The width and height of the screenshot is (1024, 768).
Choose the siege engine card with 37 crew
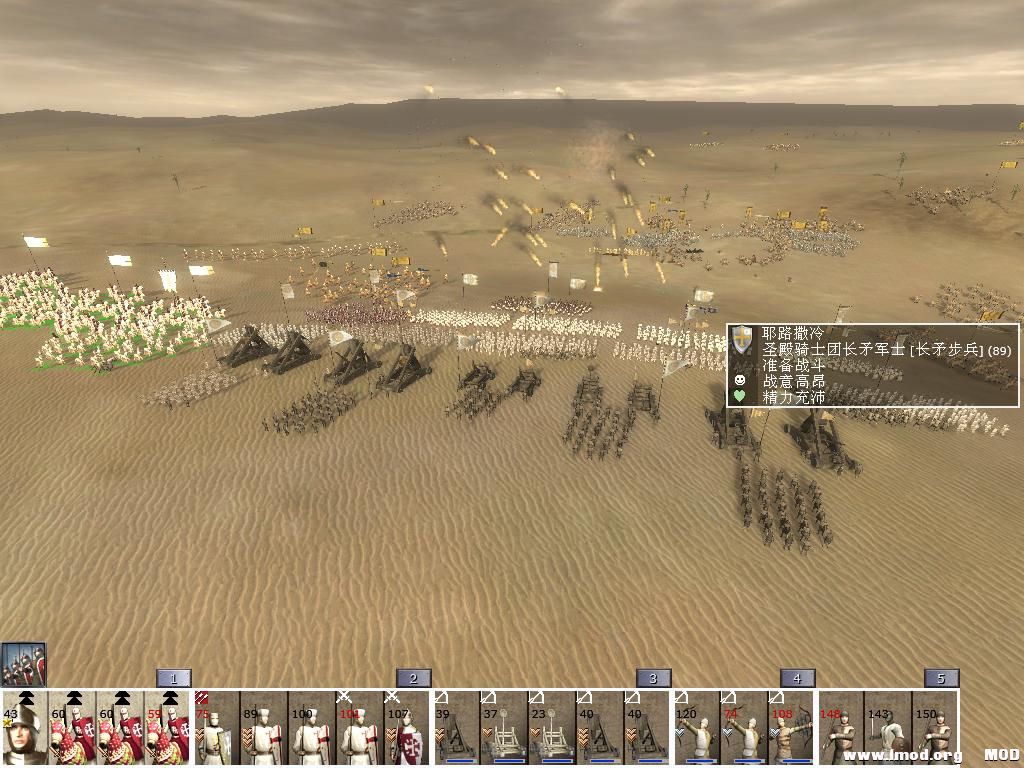click(x=504, y=730)
